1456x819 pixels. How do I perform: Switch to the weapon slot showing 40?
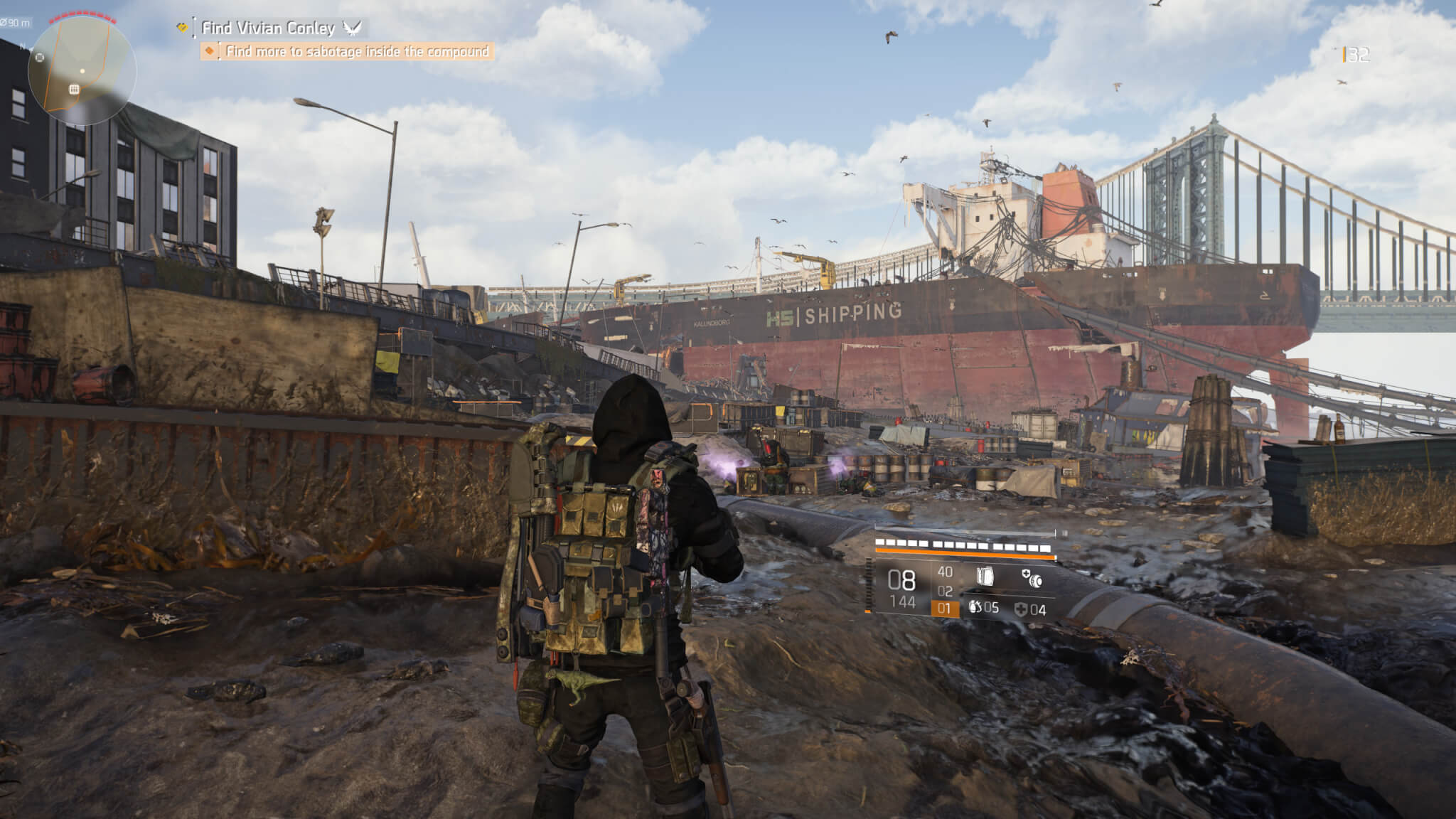(945, 572)
